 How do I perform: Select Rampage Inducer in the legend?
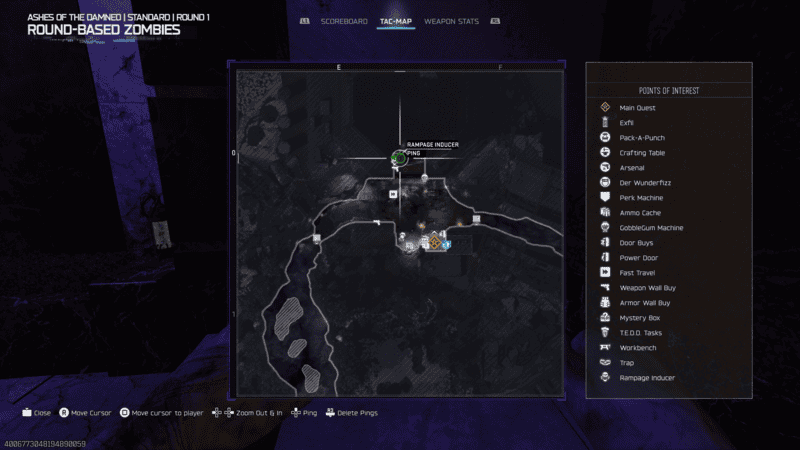click(x=646, y=377)
